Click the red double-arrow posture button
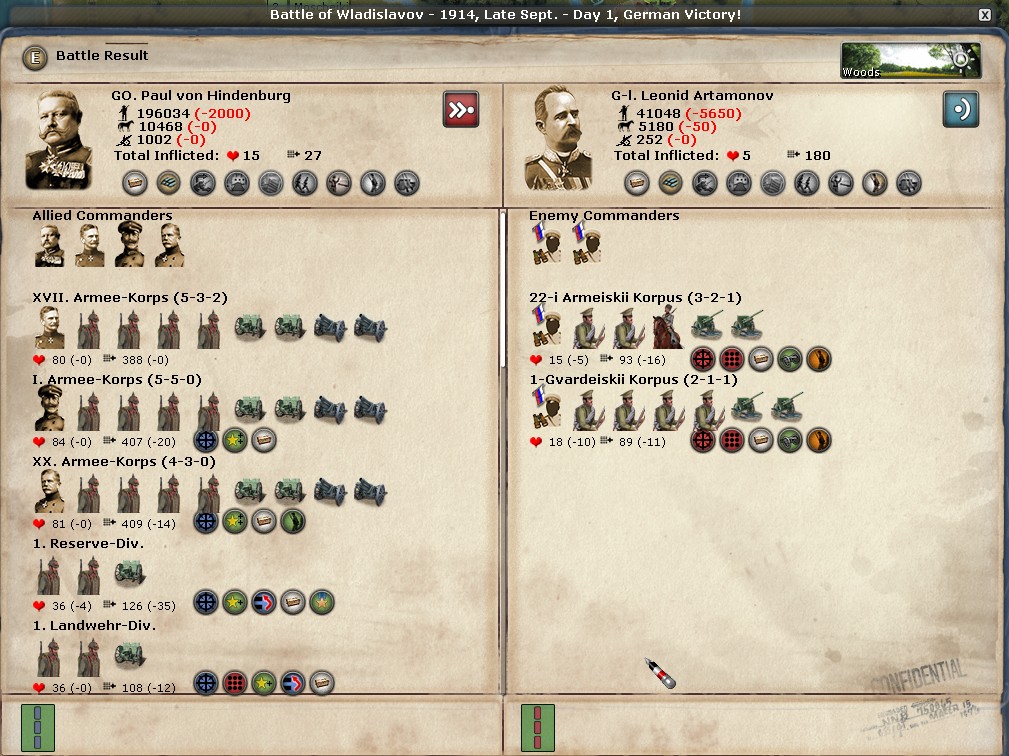The height and width of the screenshot is (756, 1009). pyautogui.click(x=461, y=109)
